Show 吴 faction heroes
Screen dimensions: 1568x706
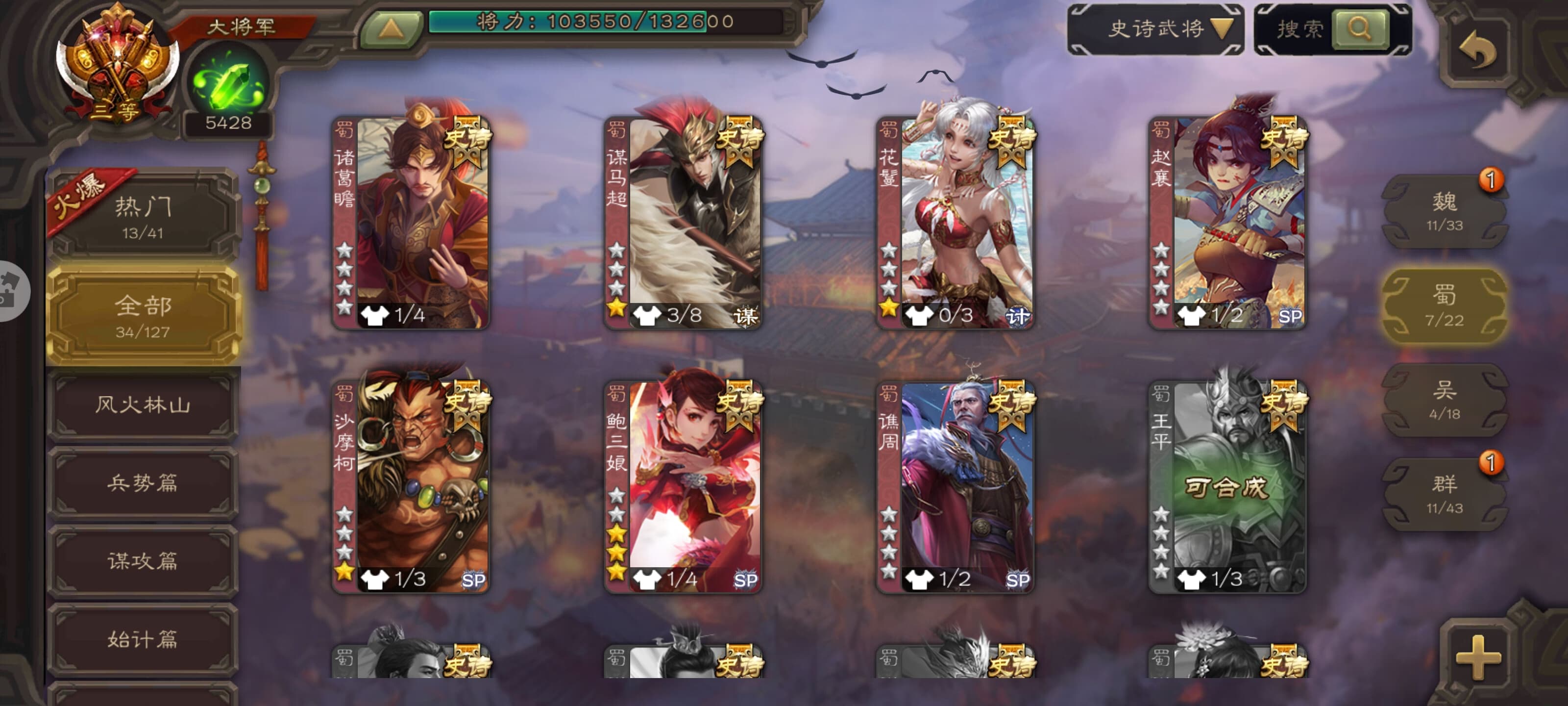pos(1444,400)
